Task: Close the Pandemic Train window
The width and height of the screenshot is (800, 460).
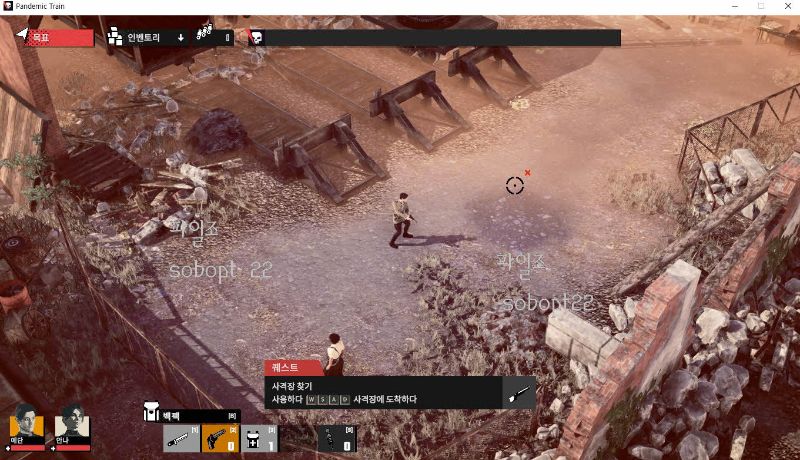Action: pos(784,6)
